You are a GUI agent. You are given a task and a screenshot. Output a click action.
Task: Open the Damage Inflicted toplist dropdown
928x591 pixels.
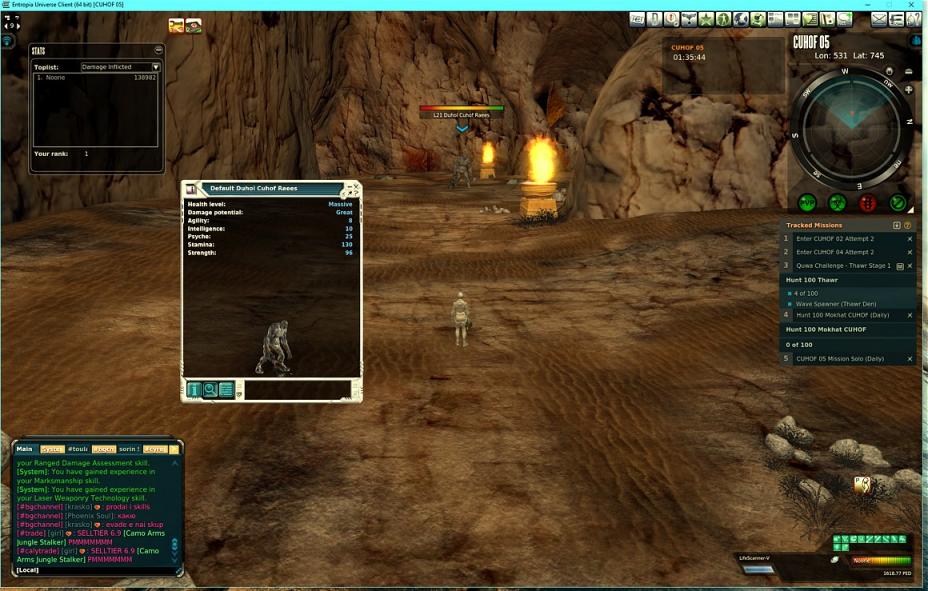(x=155, y=67)
